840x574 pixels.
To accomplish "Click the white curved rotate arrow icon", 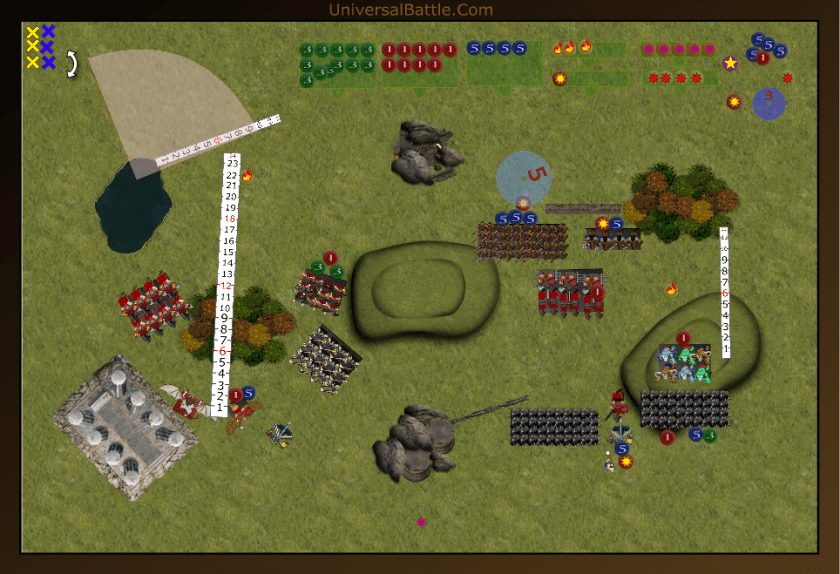I will point(72,64).
